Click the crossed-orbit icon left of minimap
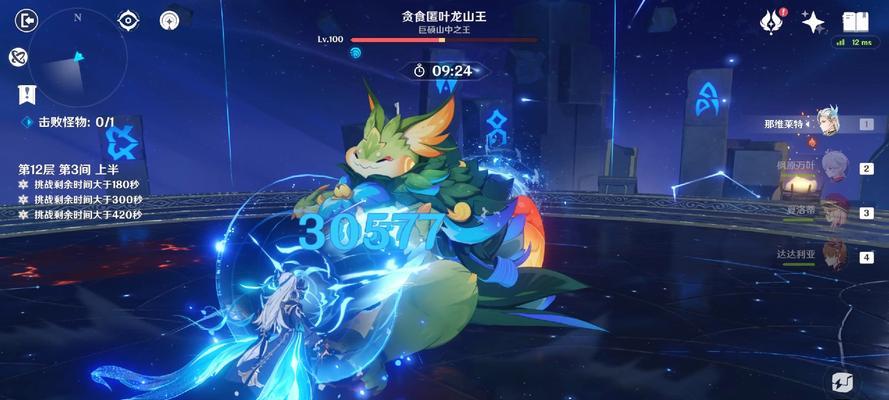The height and width of the screenshot is (400, 889). (18, 56)
